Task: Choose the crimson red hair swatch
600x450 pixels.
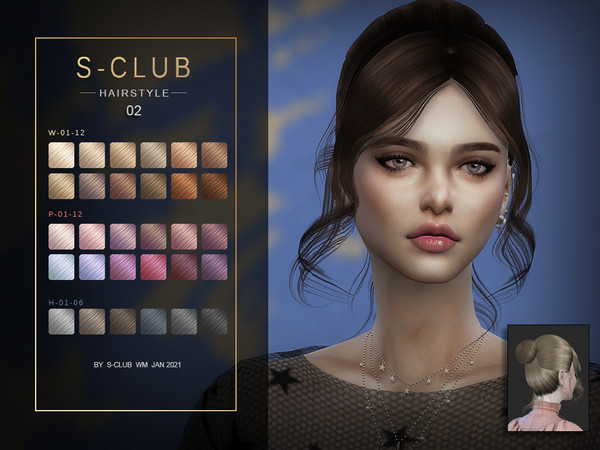Action: tap(153, 265)
